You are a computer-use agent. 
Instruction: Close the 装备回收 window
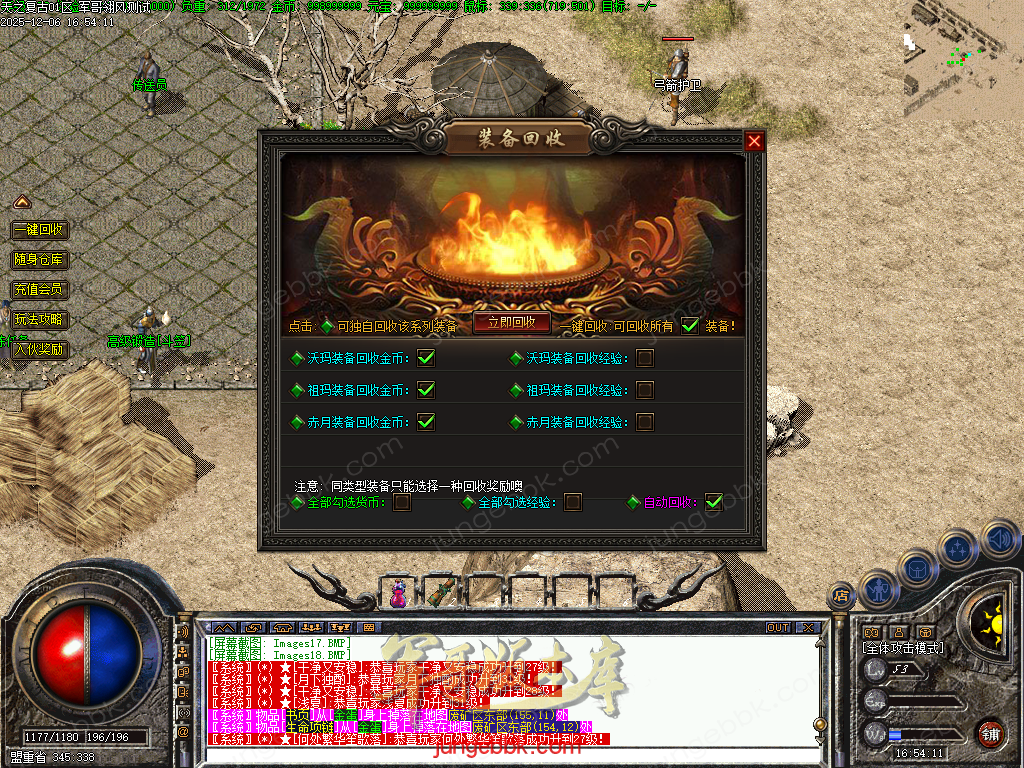point(754,141)
